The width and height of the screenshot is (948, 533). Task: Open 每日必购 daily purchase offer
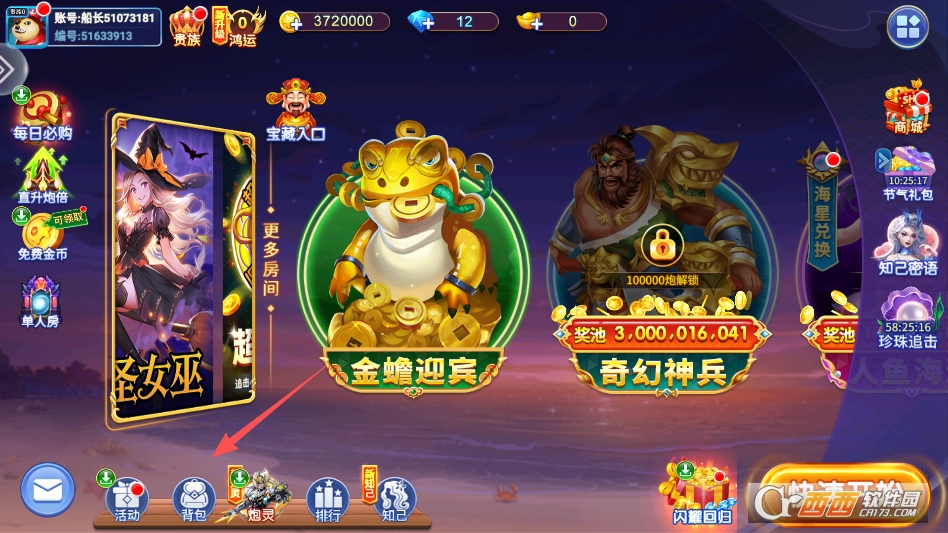(x=42, y=115)
